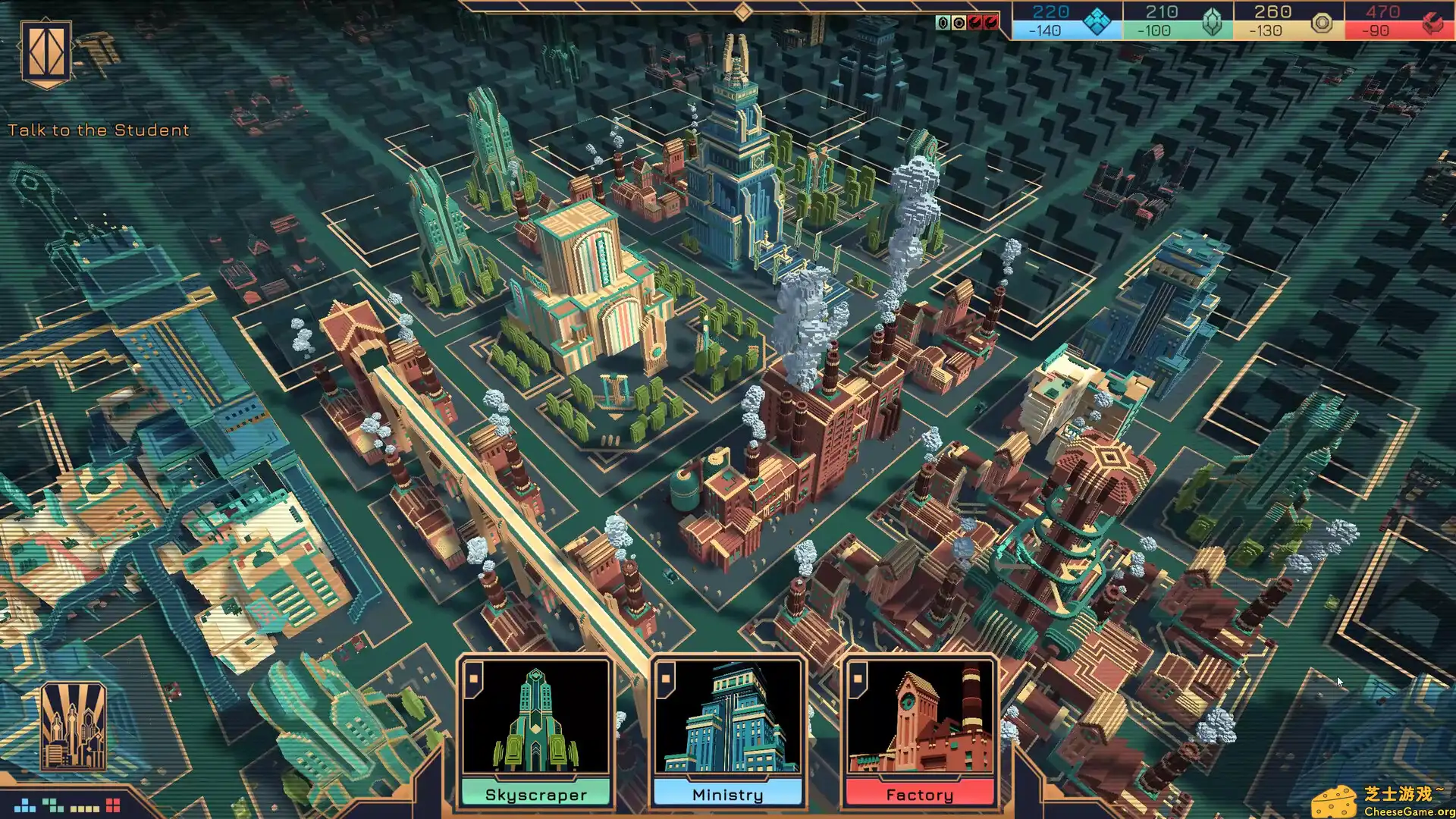This screenshot has height=819, width=1456.
Task: Select the yellow straight-line block piece
Action: [84, 808]
